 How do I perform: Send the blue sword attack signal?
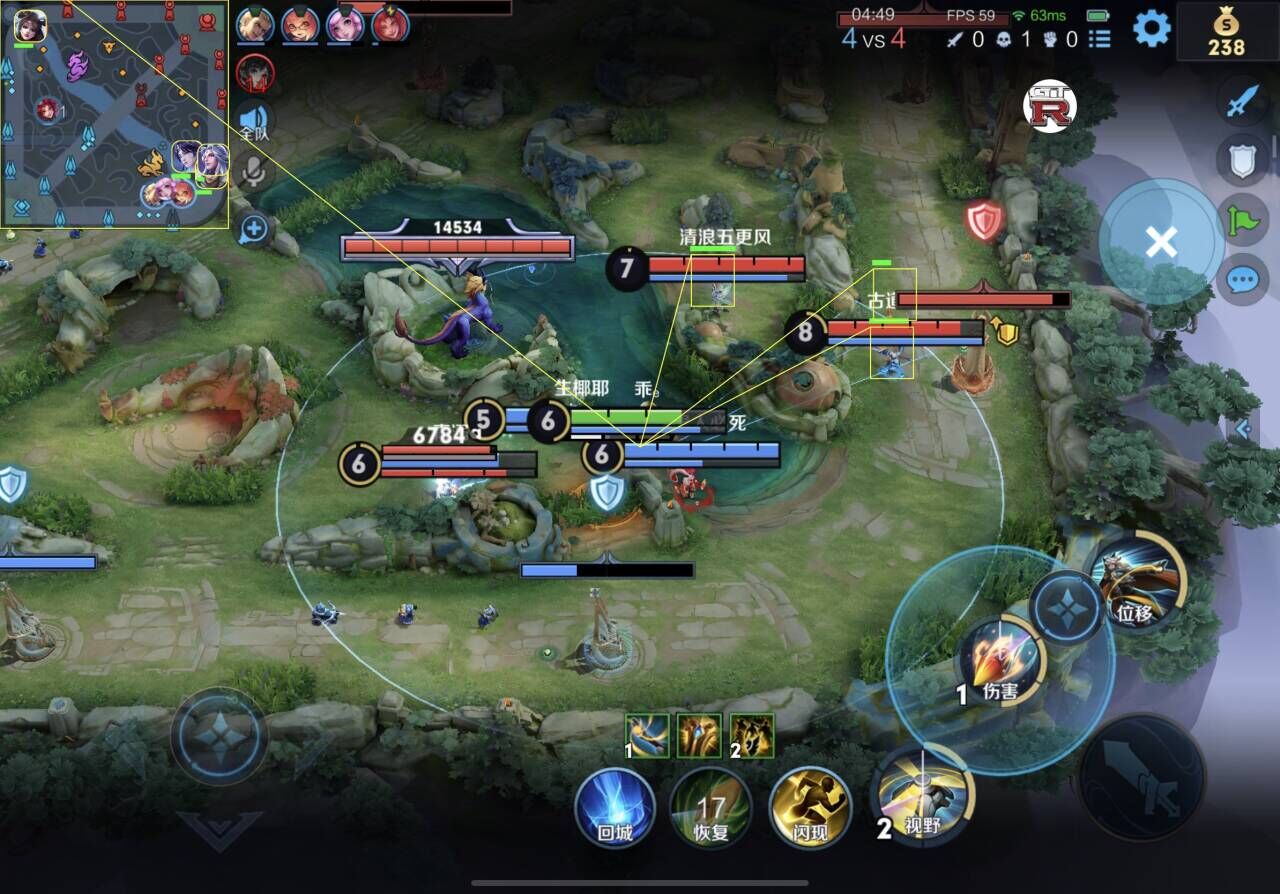[x=1242, y=102]
